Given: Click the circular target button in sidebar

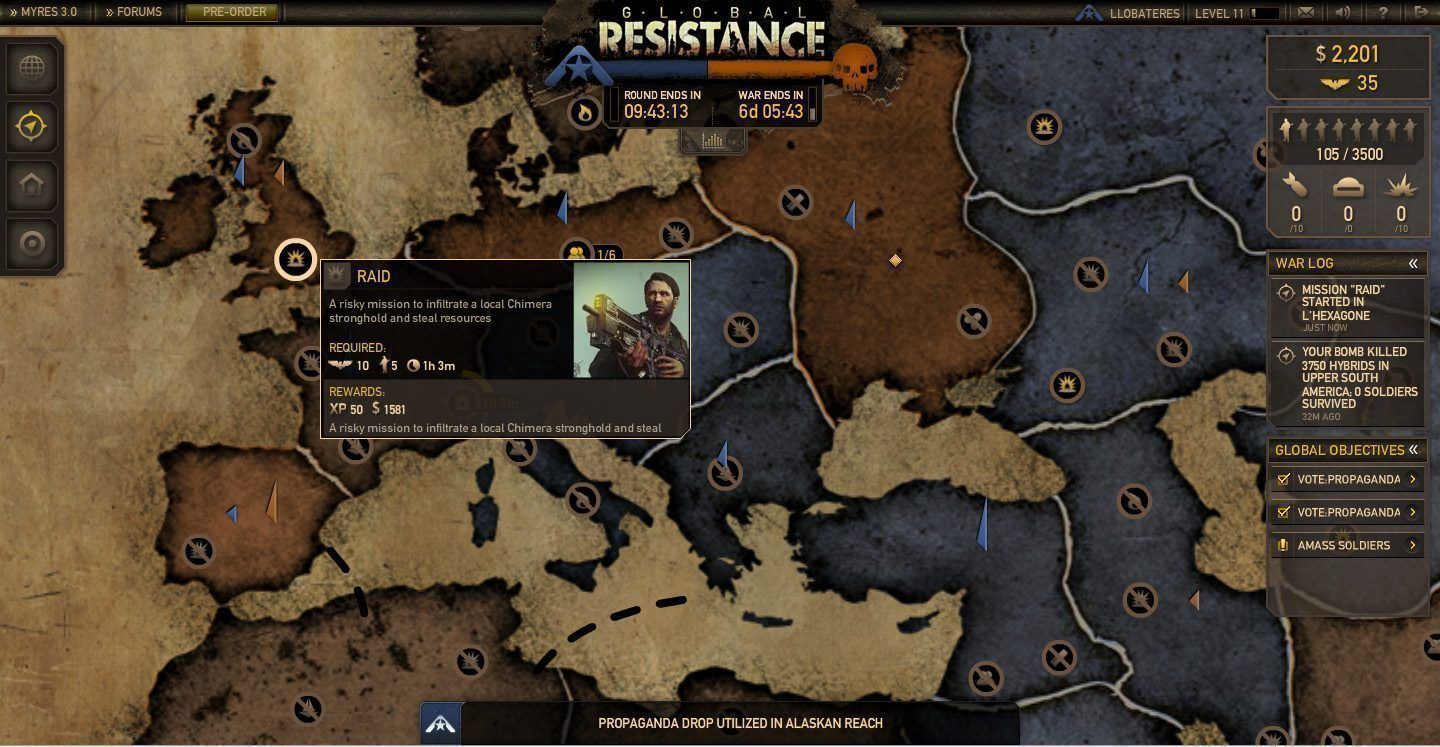Looking at the screenshot, I should pyautogui.click(x=32, y=243).
